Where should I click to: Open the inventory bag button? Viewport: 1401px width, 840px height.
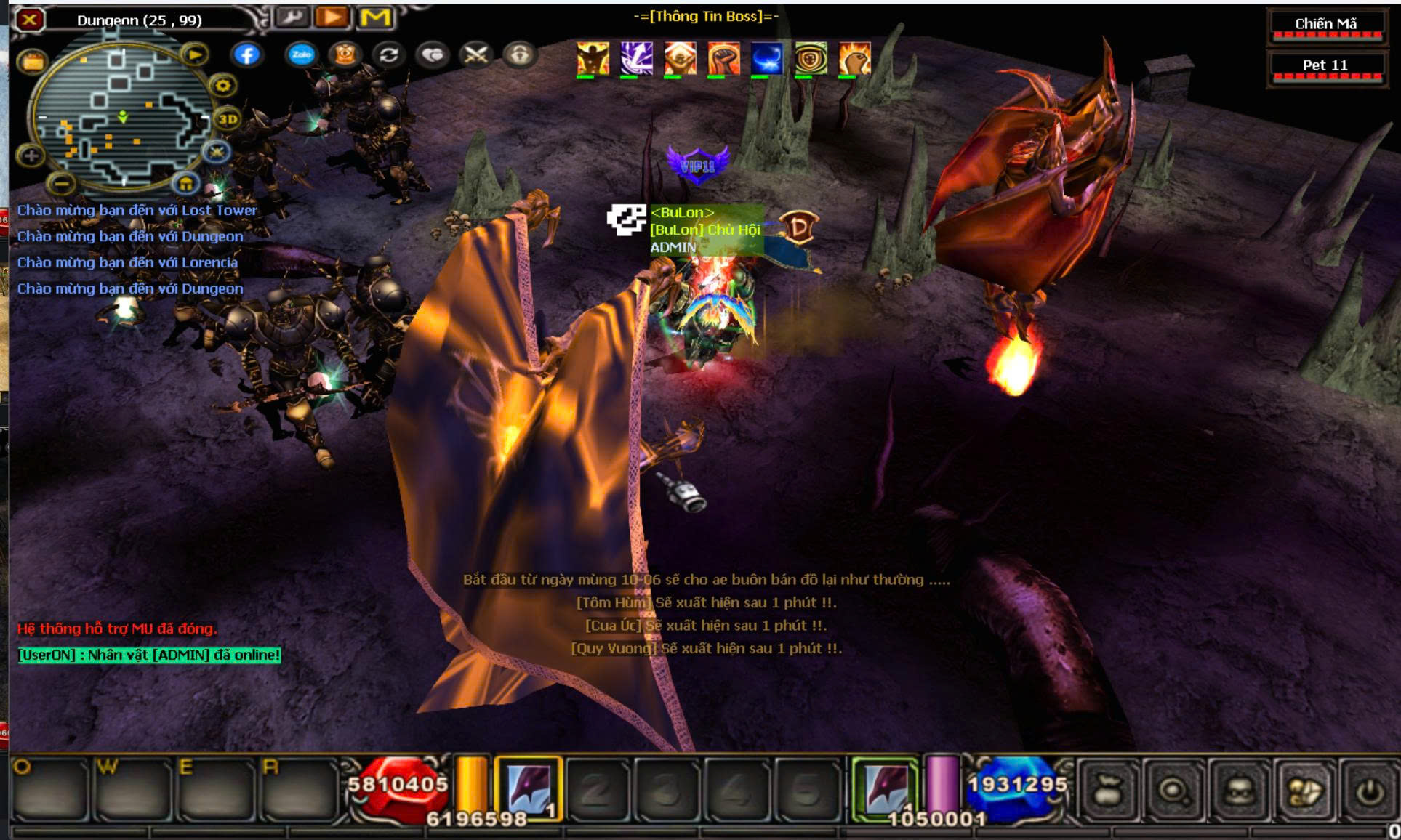tap(1106, 790)
